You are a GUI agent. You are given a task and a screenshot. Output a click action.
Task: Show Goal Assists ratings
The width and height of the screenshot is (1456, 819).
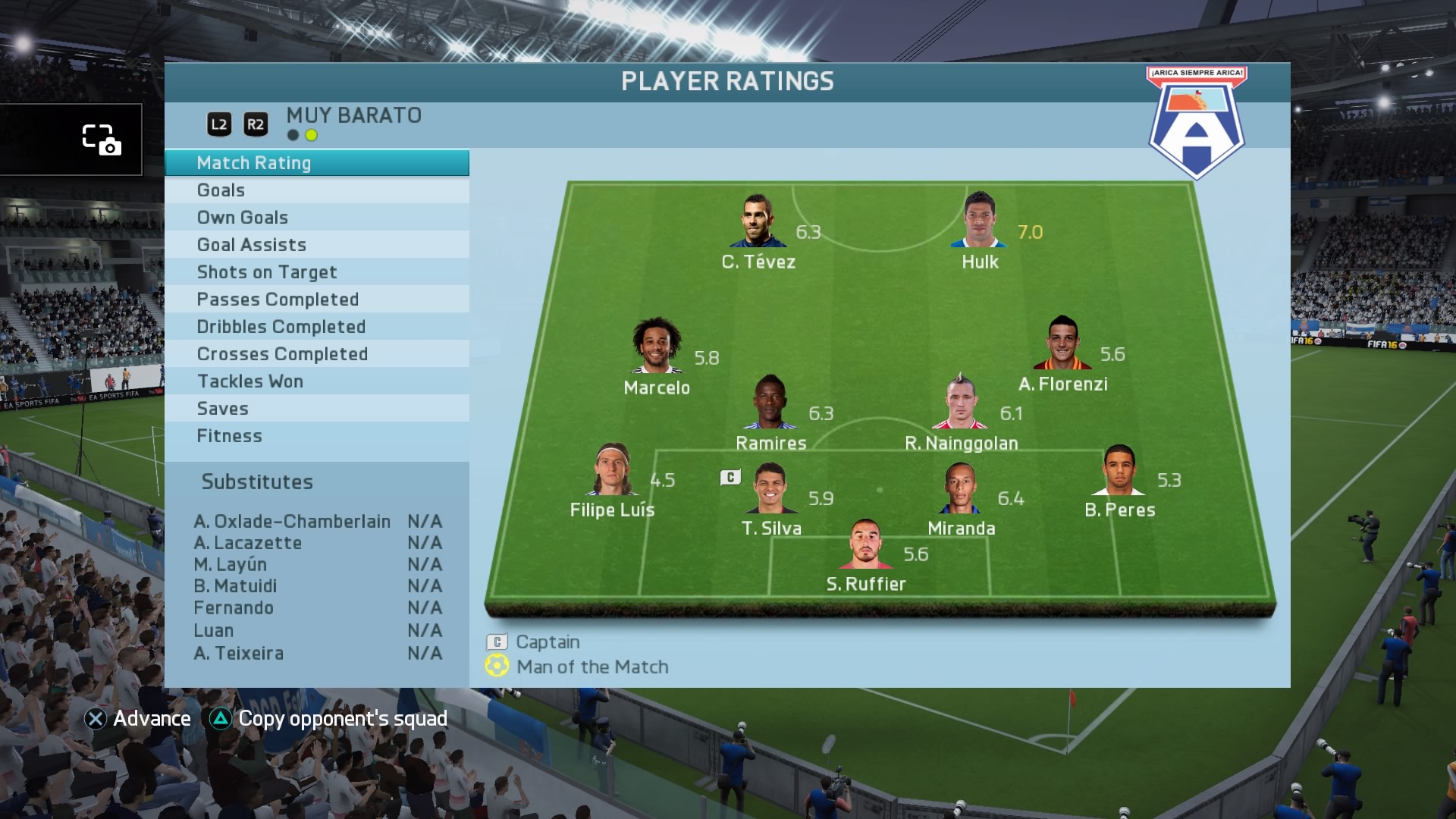pos(316,245)
